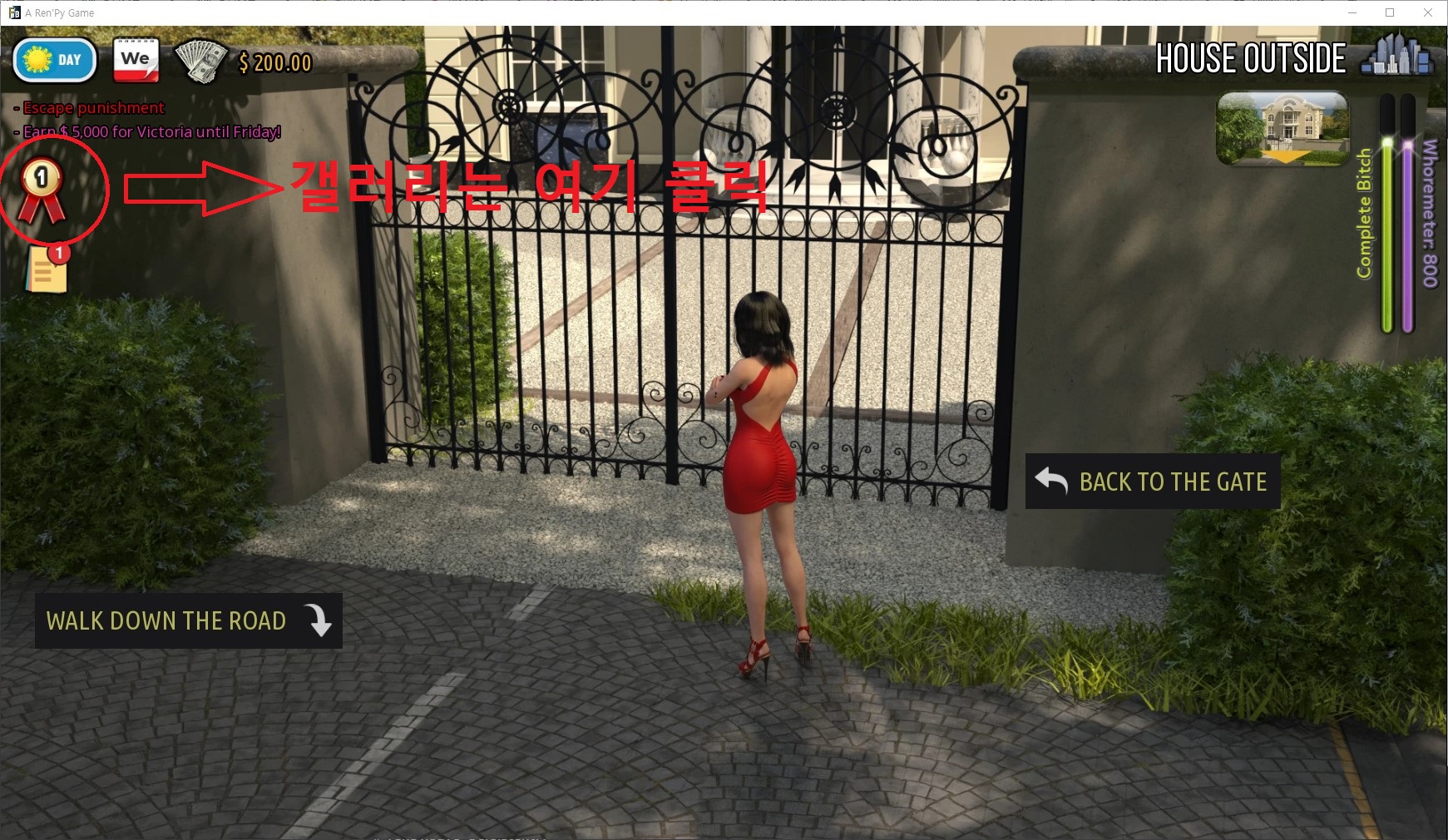Click the cash money stack icon

point(201,62)
